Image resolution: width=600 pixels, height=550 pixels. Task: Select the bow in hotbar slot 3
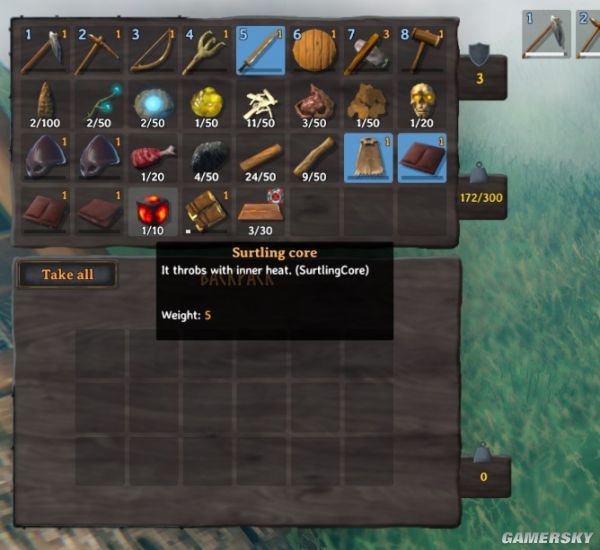tap(152, 51)
